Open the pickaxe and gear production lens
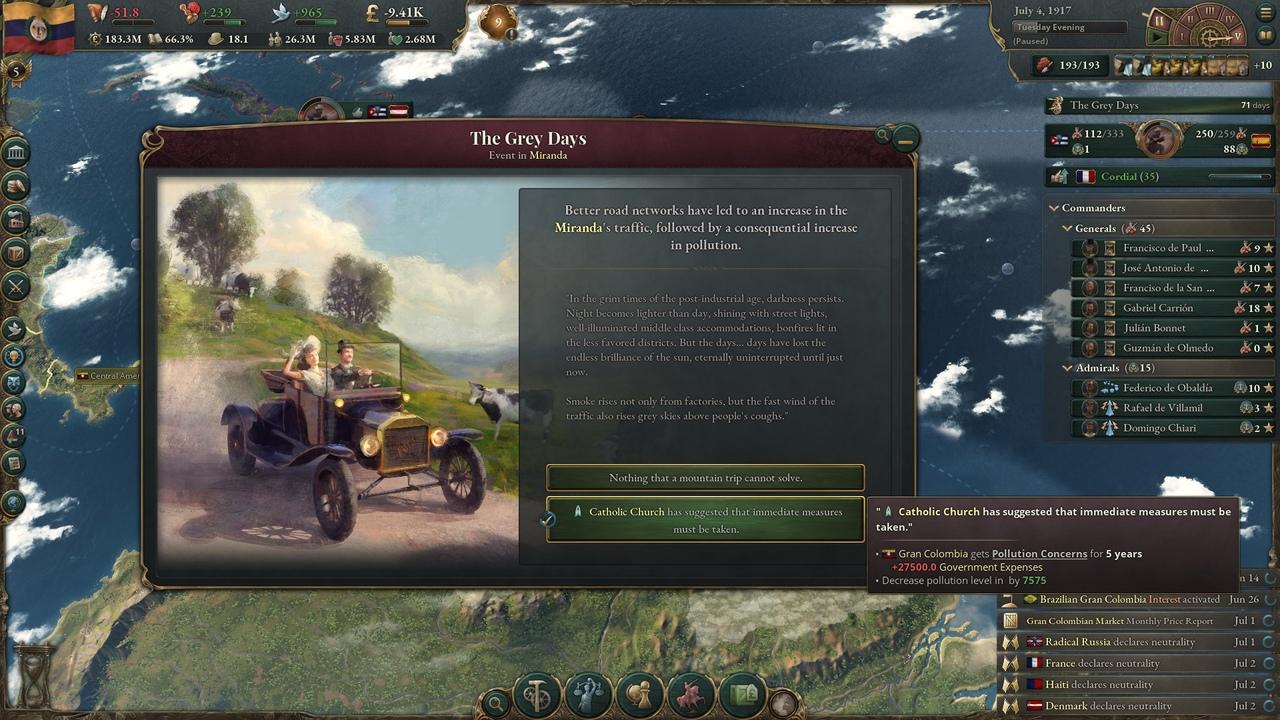The image size is (1280, 720). pos(537,696)
